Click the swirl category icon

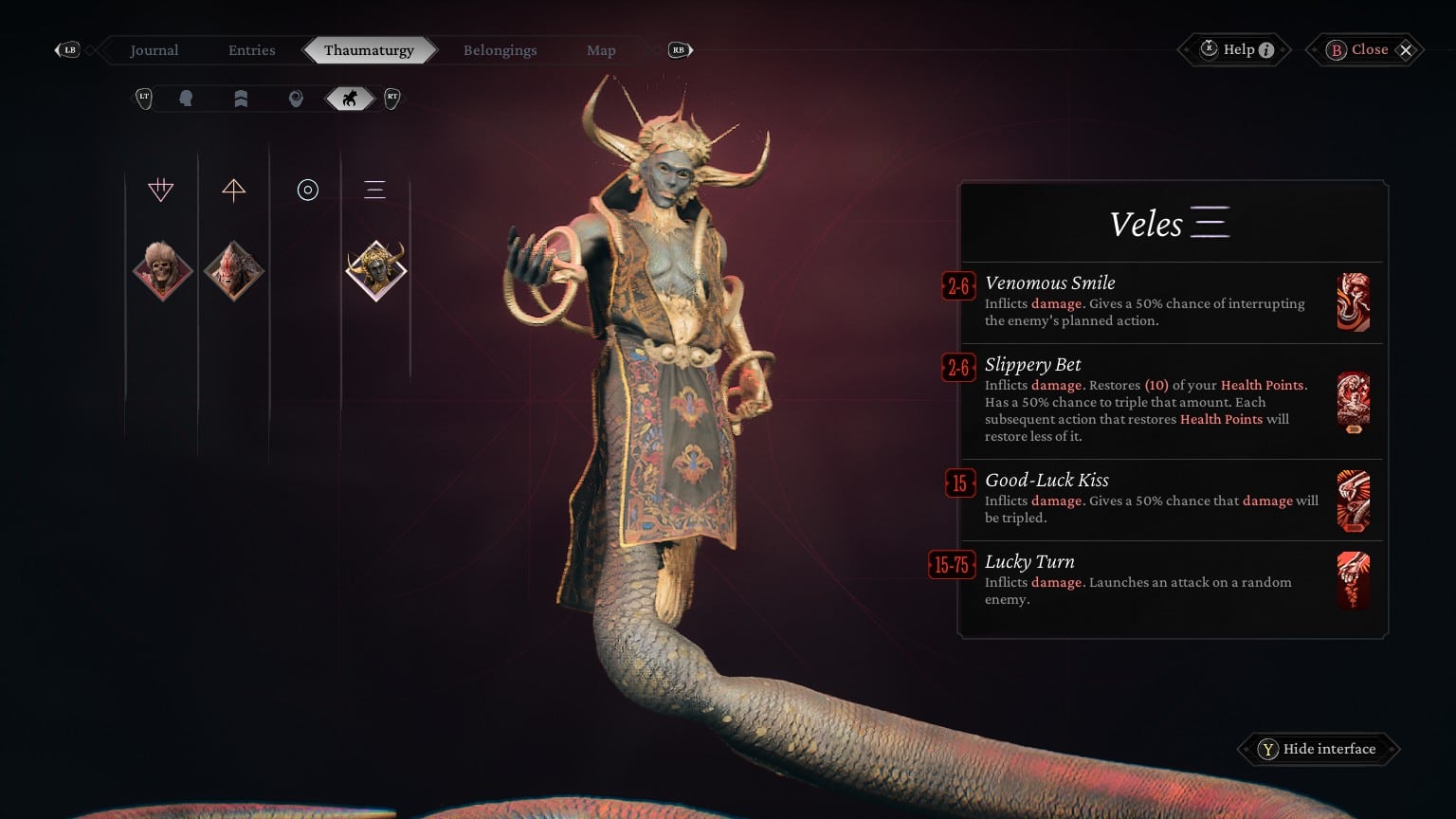tap(295, 98)
